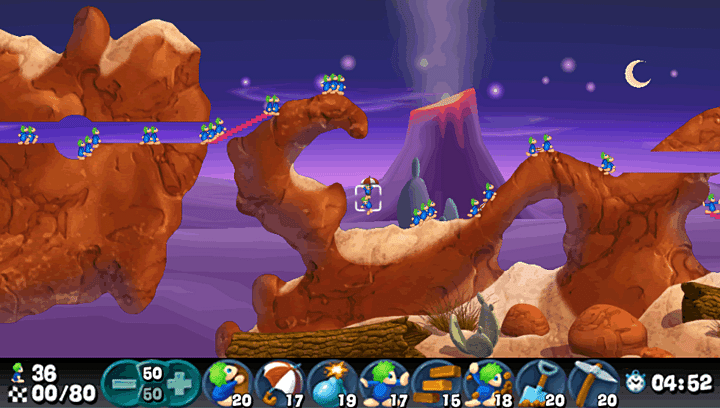Choose the shovel digger skill
Image resolution: width=720 pixels, height=408 pixels.
538,382
